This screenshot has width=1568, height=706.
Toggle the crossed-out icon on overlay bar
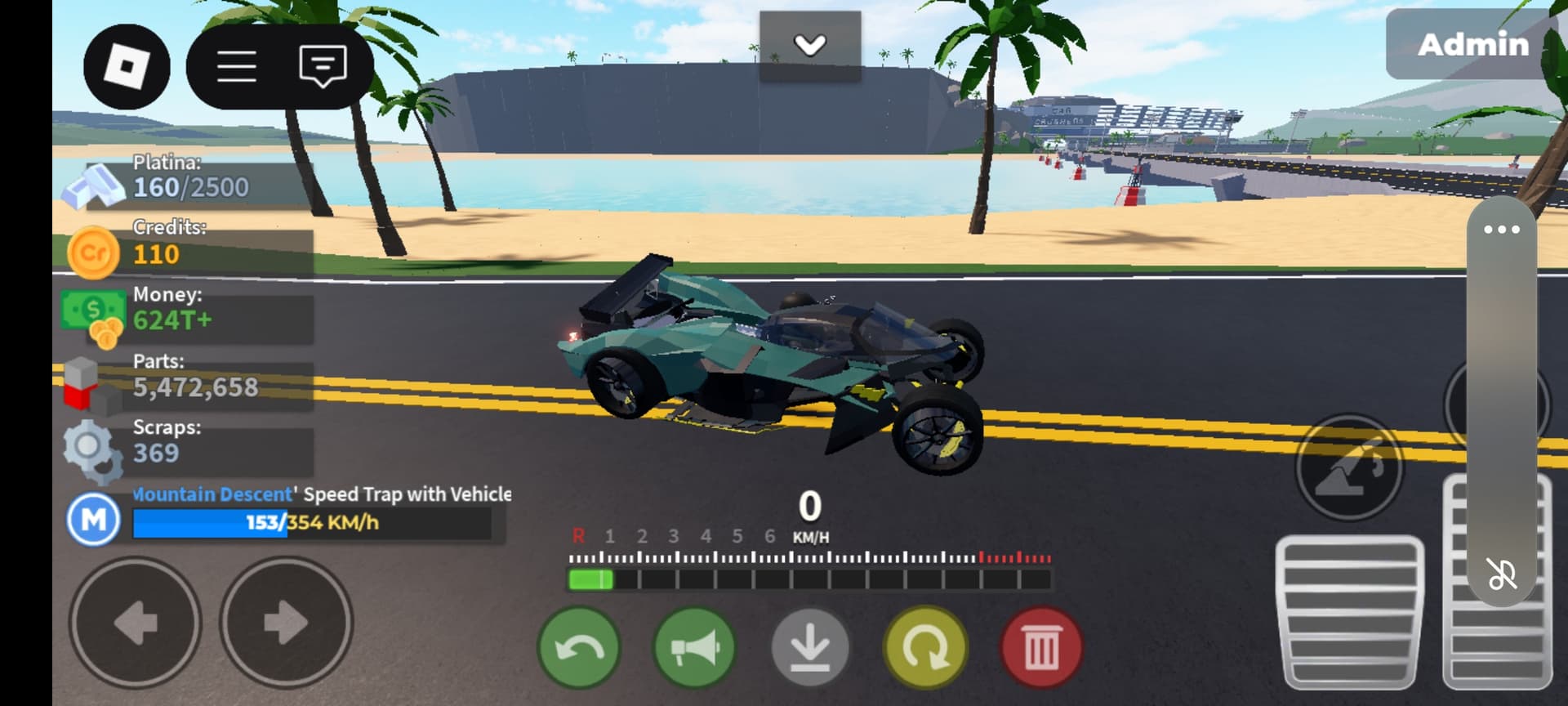point(1501,574)
